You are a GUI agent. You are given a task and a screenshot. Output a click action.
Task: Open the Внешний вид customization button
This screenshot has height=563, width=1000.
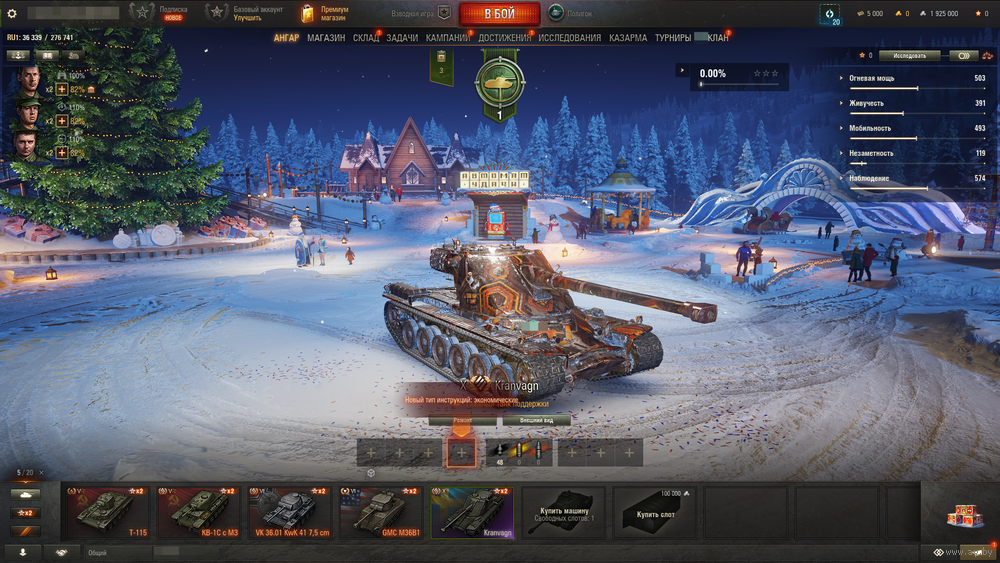tap(536, 421)
